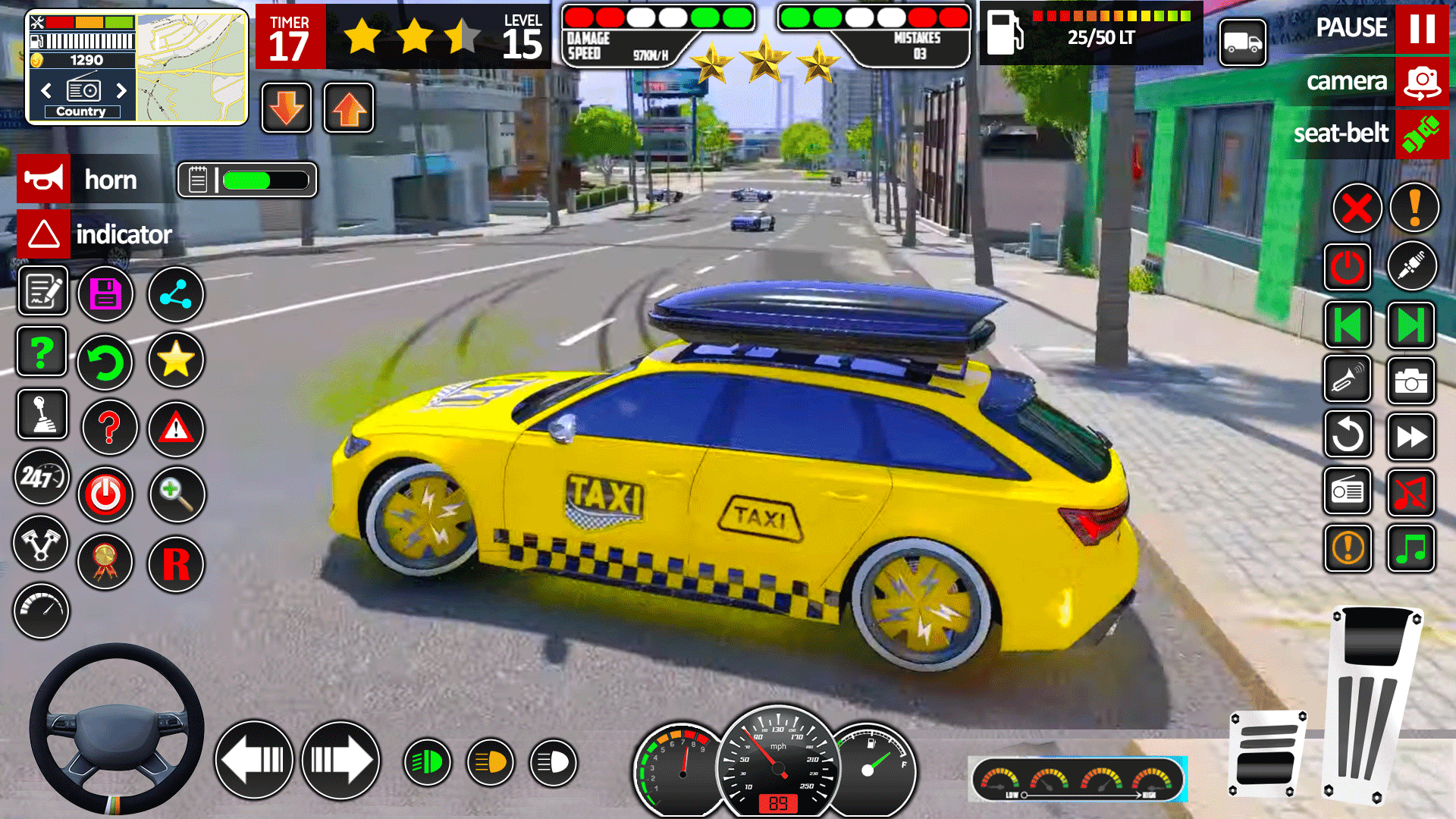The image size is (1456, 819).
Task: Take a photo with camera icon
Action: point(1410,381)
